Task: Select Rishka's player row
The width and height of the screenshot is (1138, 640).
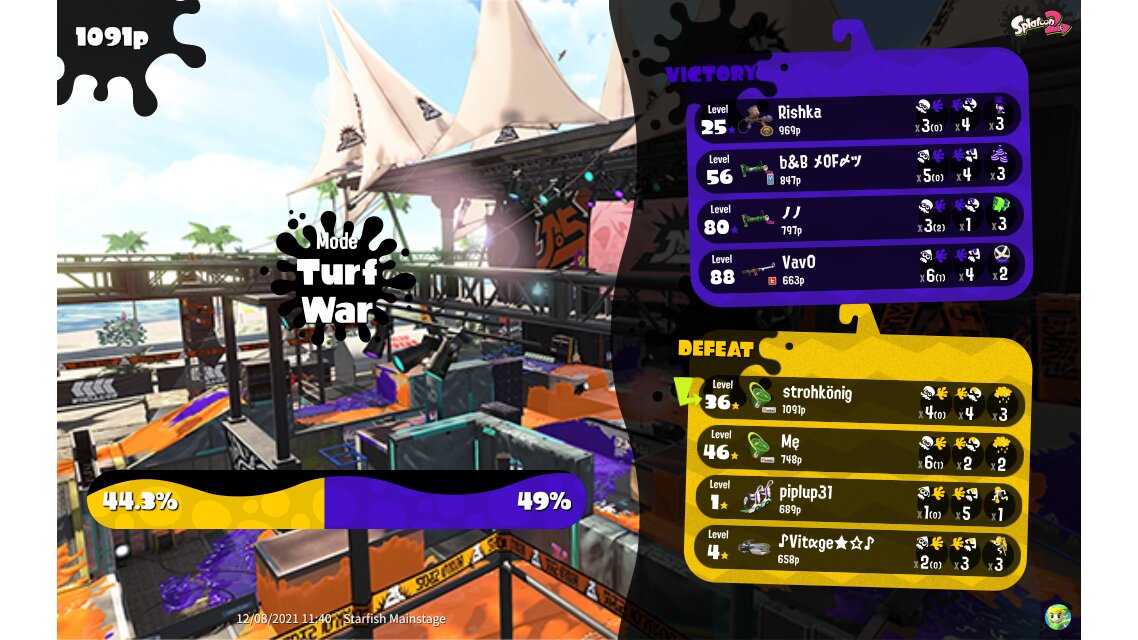Action: click(x=858, y=118)
